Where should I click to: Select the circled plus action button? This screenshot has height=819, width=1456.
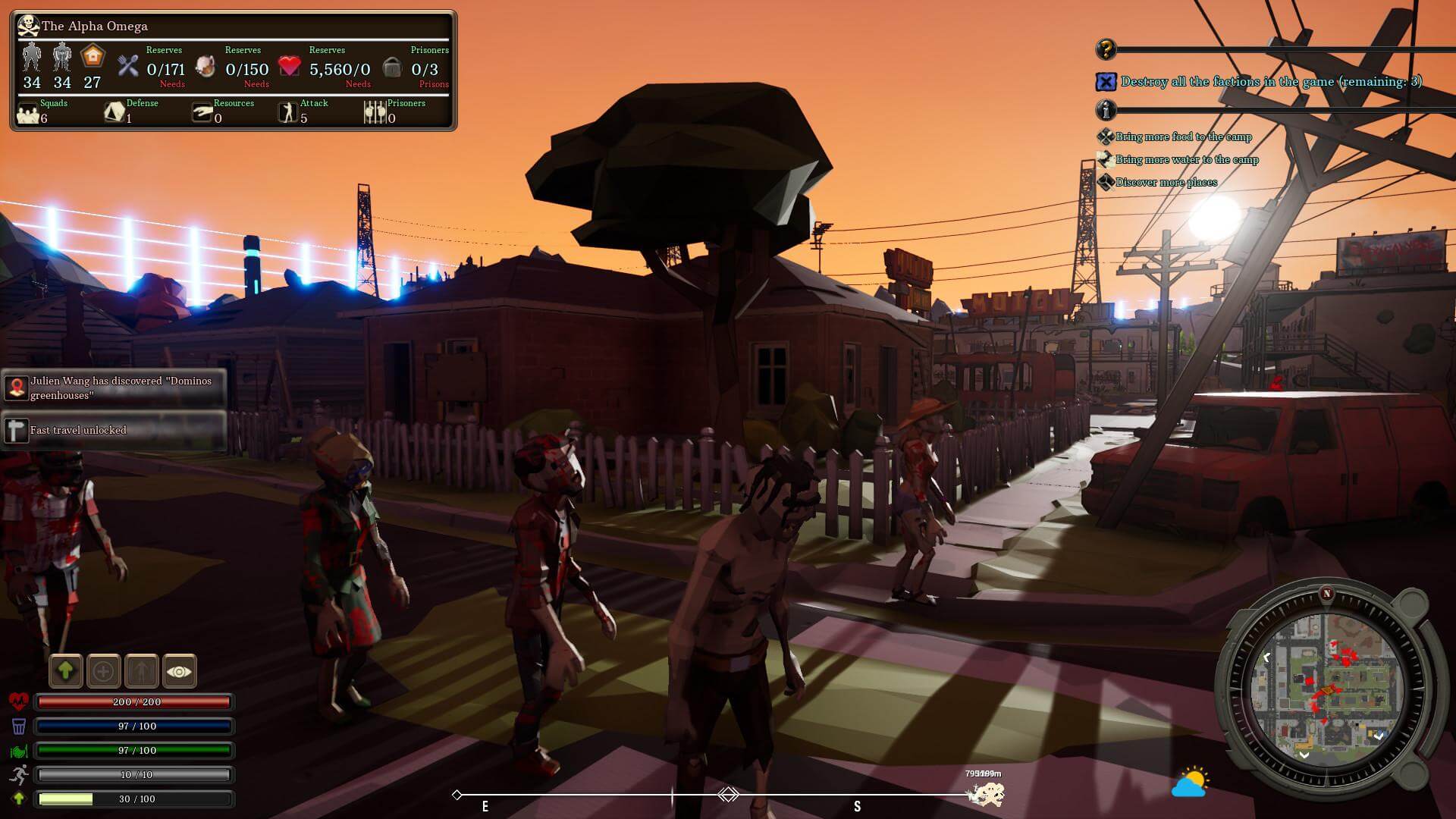point(104,671)
